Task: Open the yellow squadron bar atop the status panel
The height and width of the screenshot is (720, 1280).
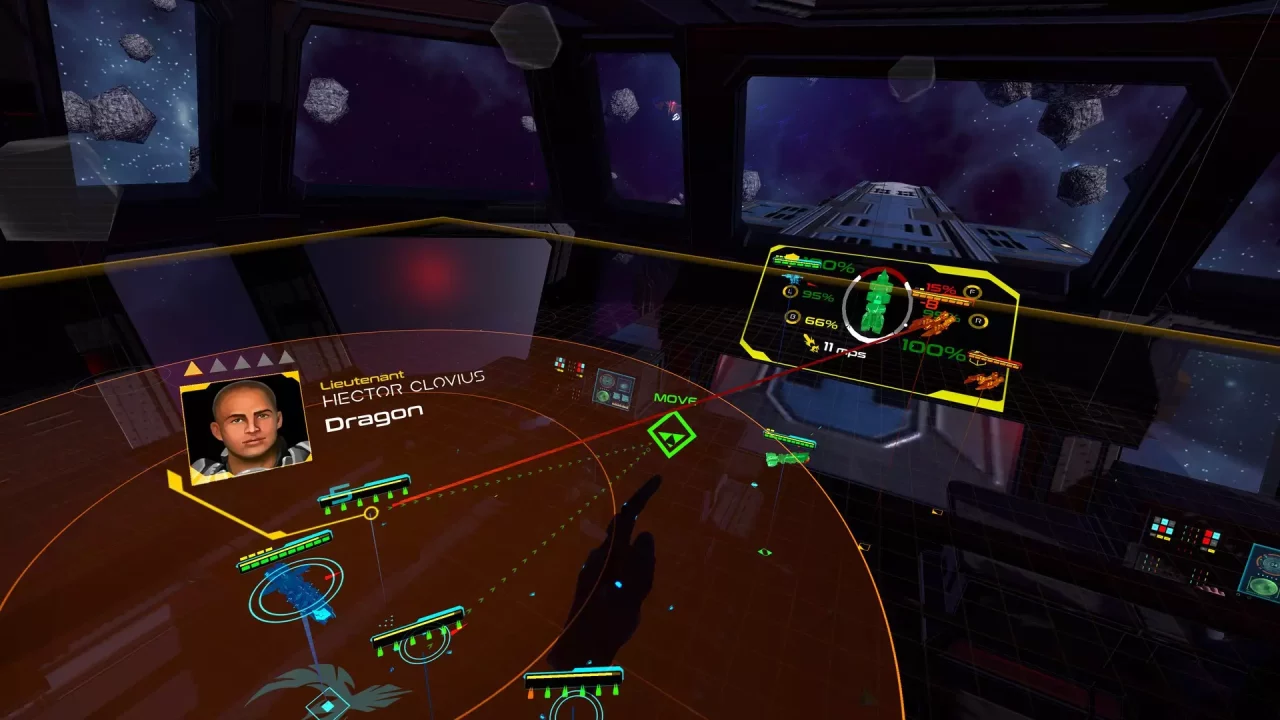Action: click(791, 260)
